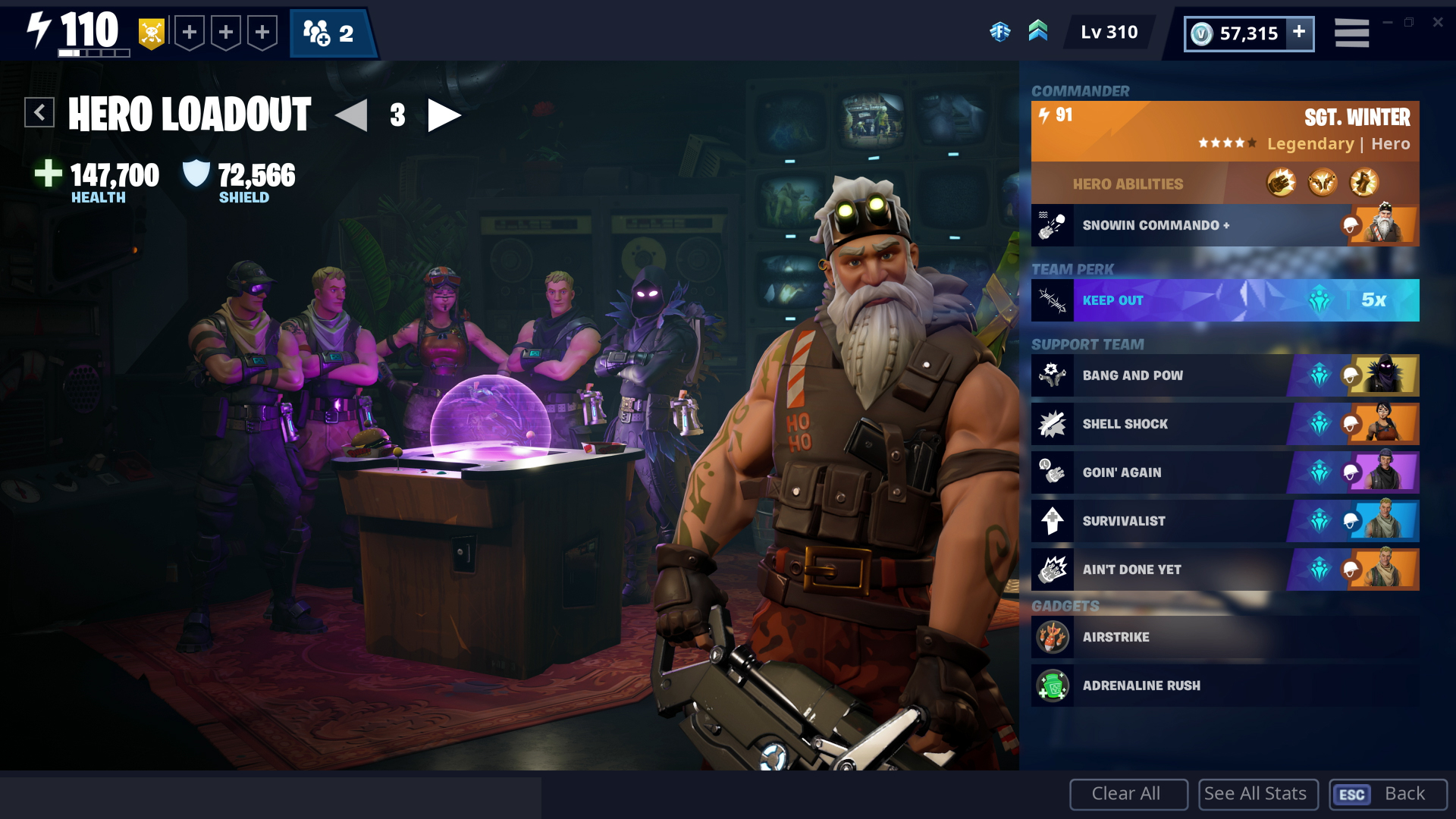Open the hamburger menu in top right
This screenshot has height=819, width=1456.
(1351, 33)
